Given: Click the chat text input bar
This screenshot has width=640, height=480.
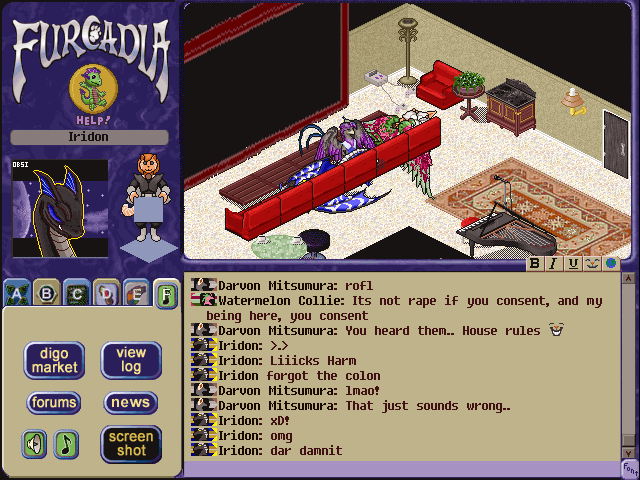Looking at the screenshot, I should click(x=400, y=468).
